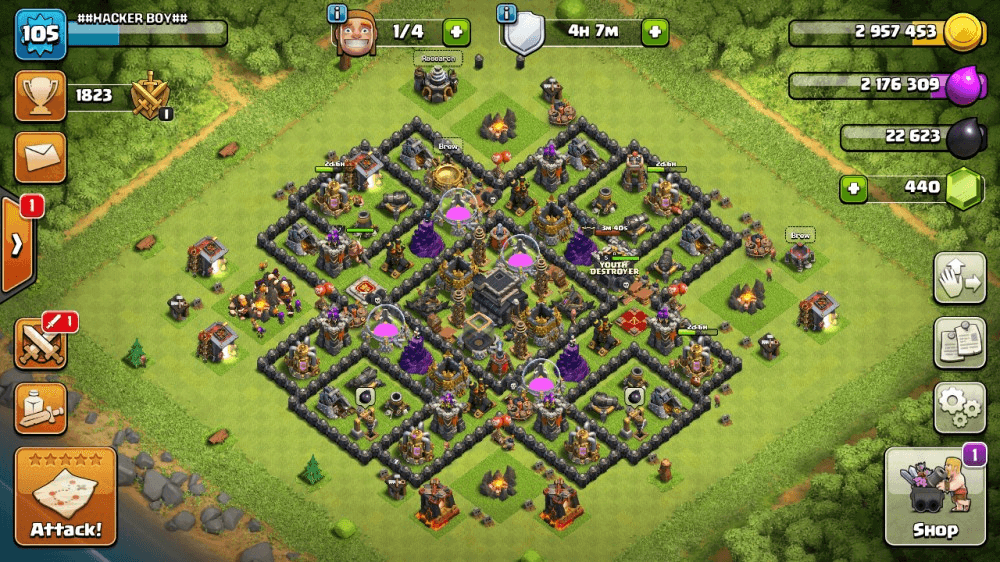Open the army training troop button
Image resolution: width=1000 pixels, height=562 pixels.
pos(40,408)
